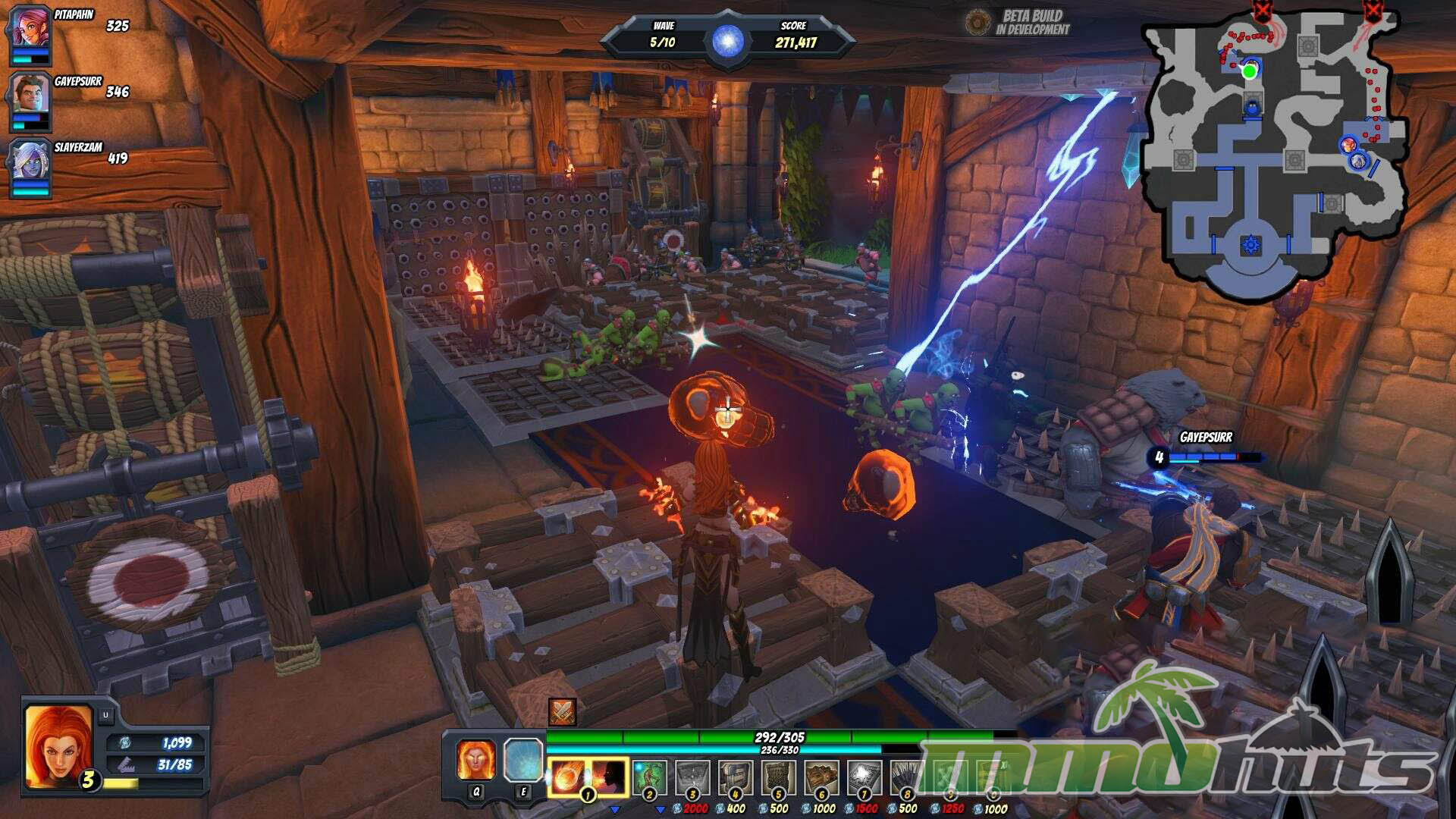1456x819 pixels.
Task: Select teammate Pitapahn's portrait
Action: 30,29
